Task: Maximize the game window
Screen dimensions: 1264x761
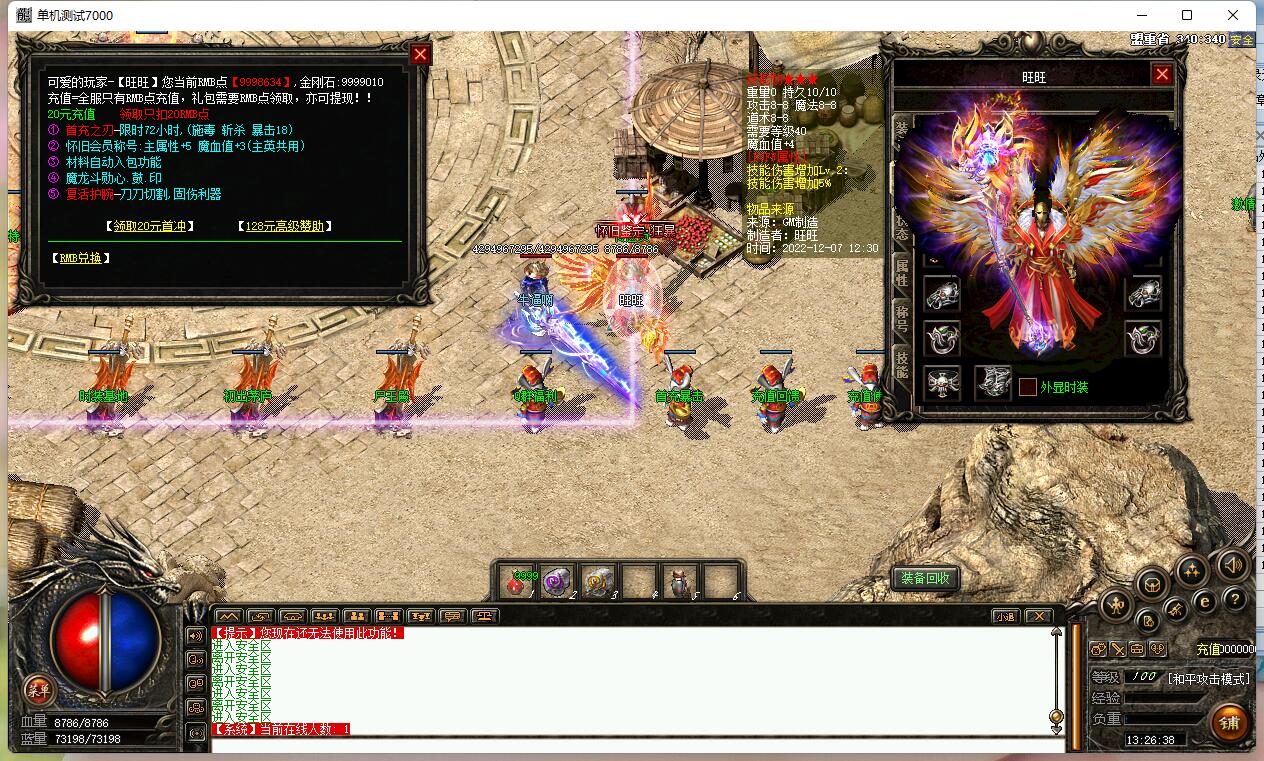Action: [1187, 15]
